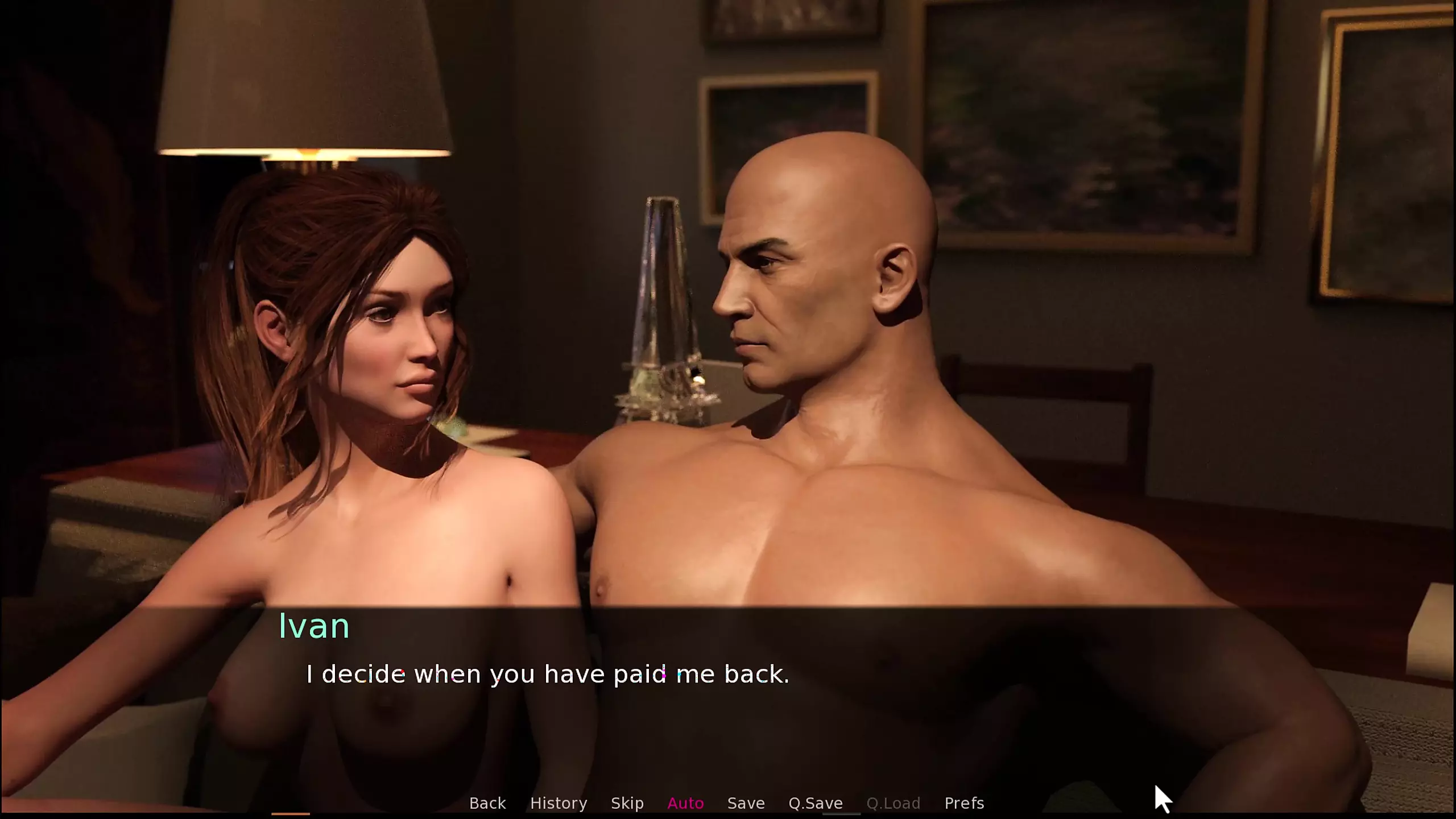The image size is (1456, 819).
Task: Open the Save game menu
Action: tap(746, 803)
